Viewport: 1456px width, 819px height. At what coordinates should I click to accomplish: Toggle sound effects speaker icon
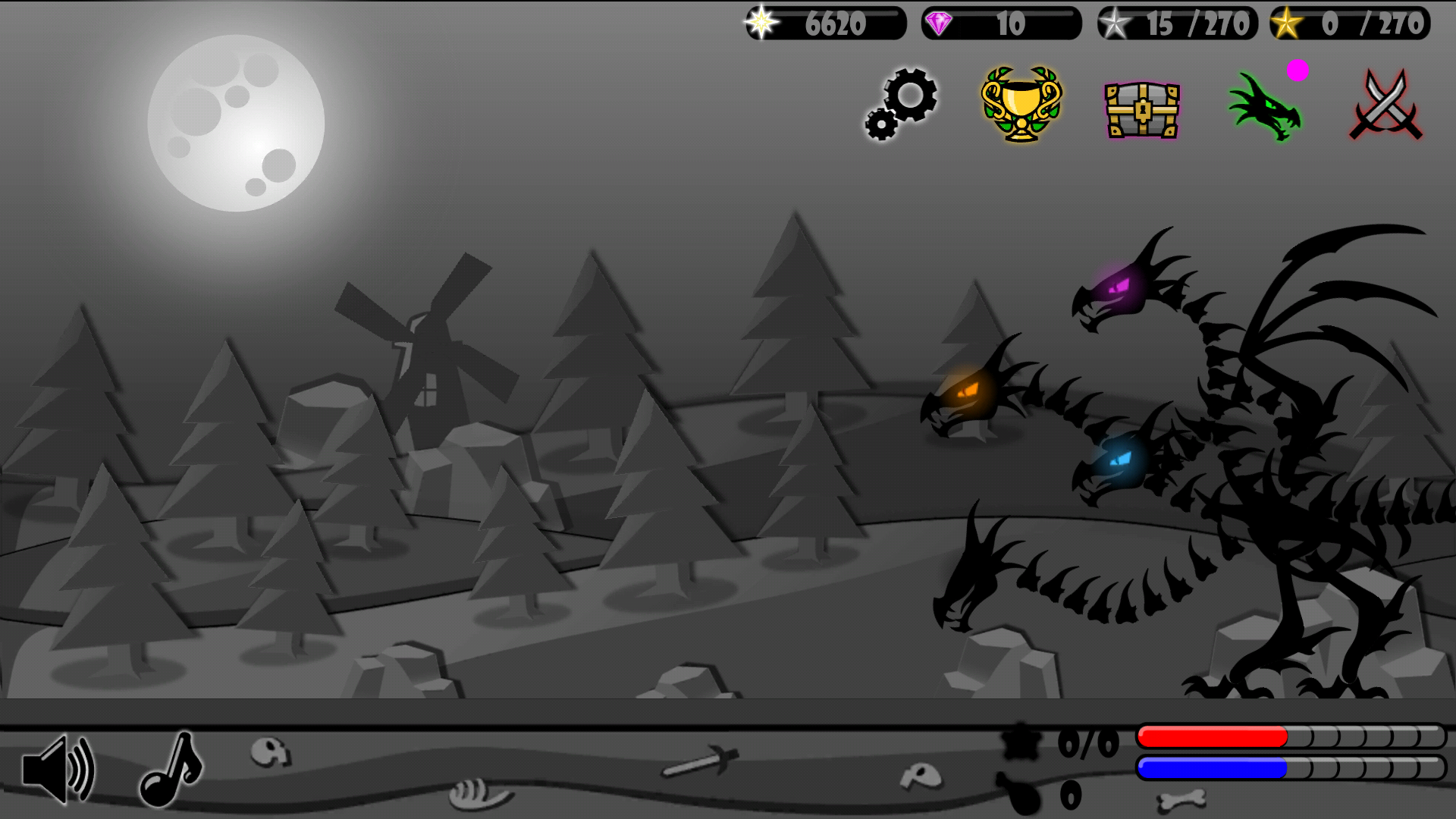[x=58, y=769]
